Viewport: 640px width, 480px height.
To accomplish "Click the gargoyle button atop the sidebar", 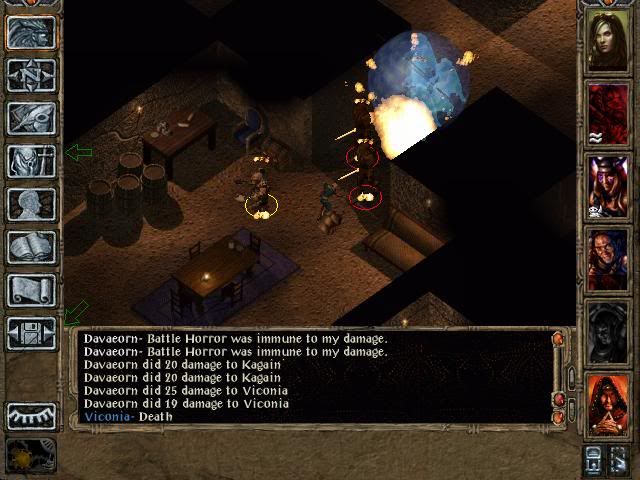I will click(x=30, y=32).
